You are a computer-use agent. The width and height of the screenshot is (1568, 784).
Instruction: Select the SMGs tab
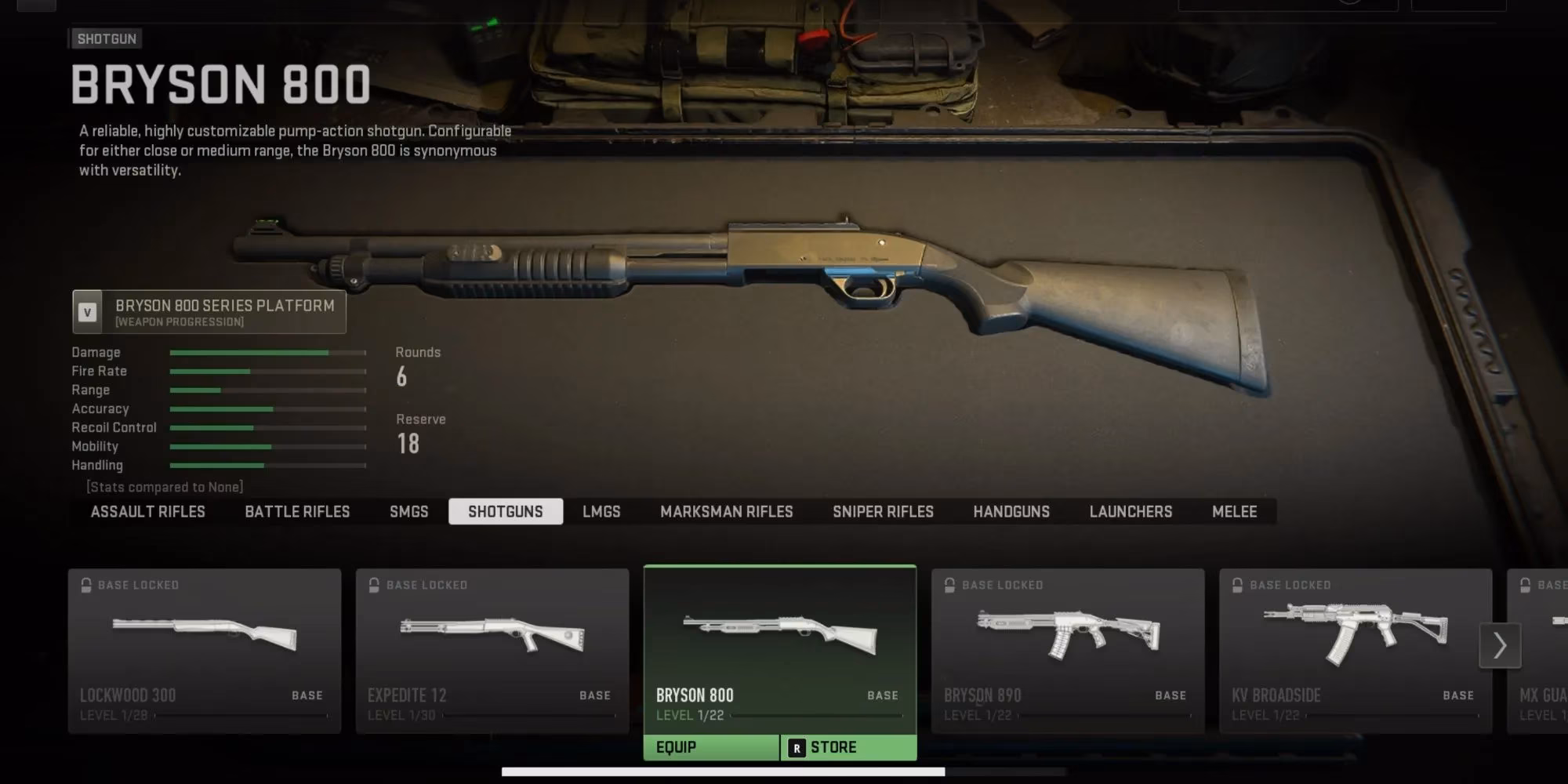coord(408,512)
